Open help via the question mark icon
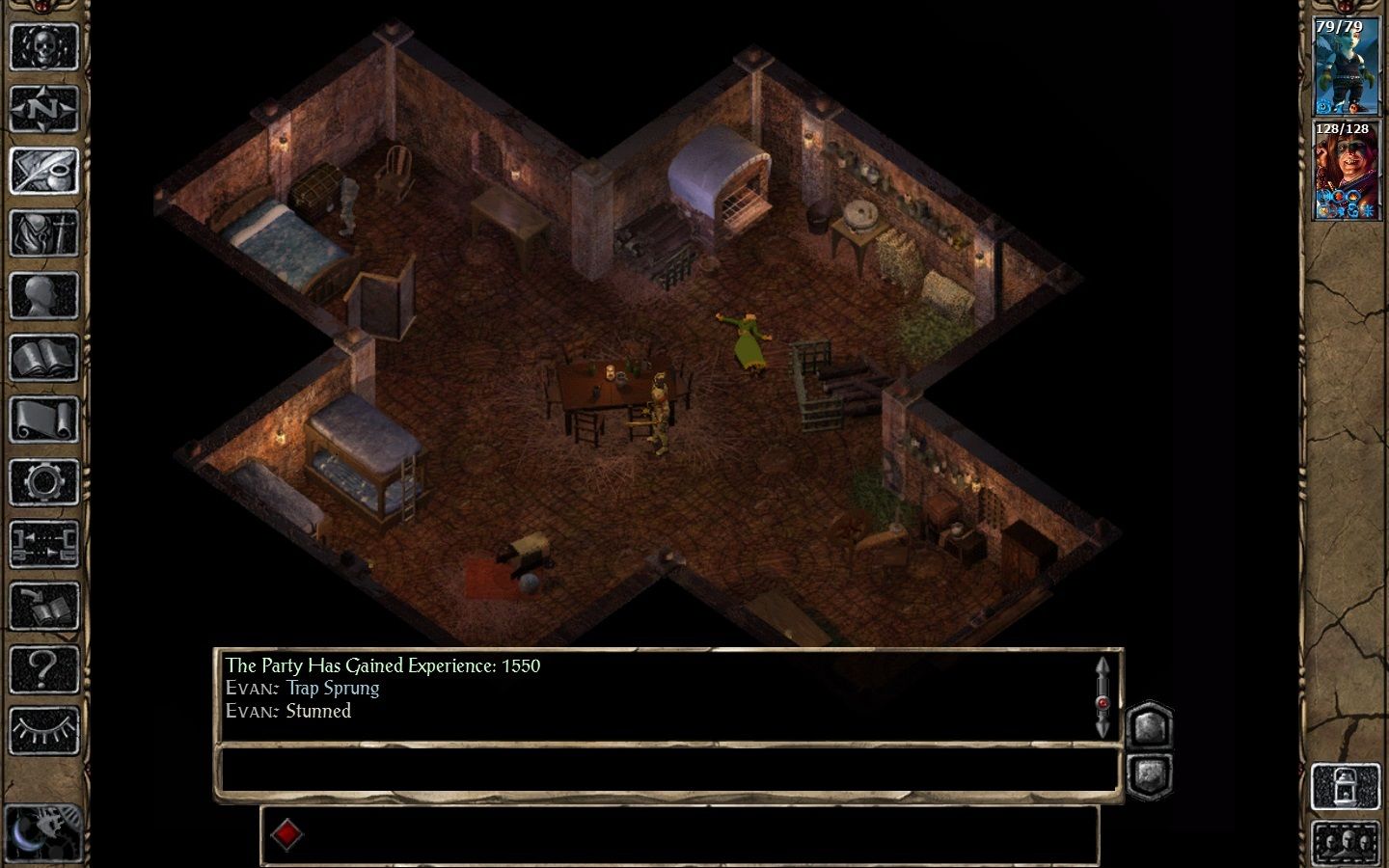 pos(43,664)
